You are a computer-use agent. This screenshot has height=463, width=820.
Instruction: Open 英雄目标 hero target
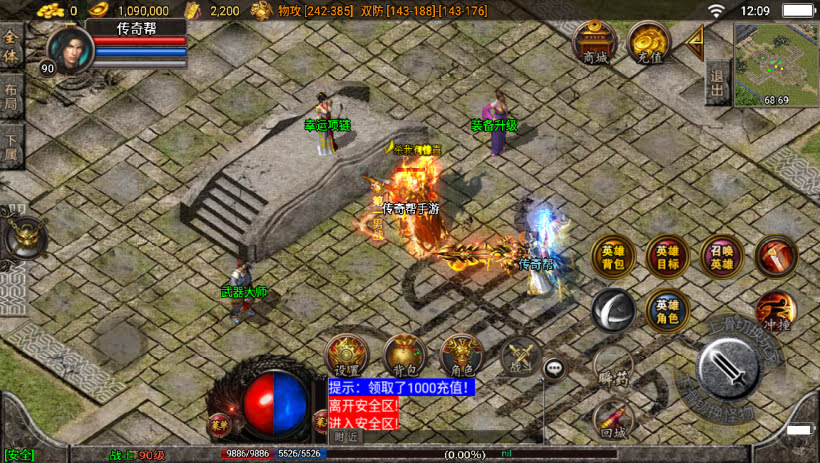[x=667, y=257]
